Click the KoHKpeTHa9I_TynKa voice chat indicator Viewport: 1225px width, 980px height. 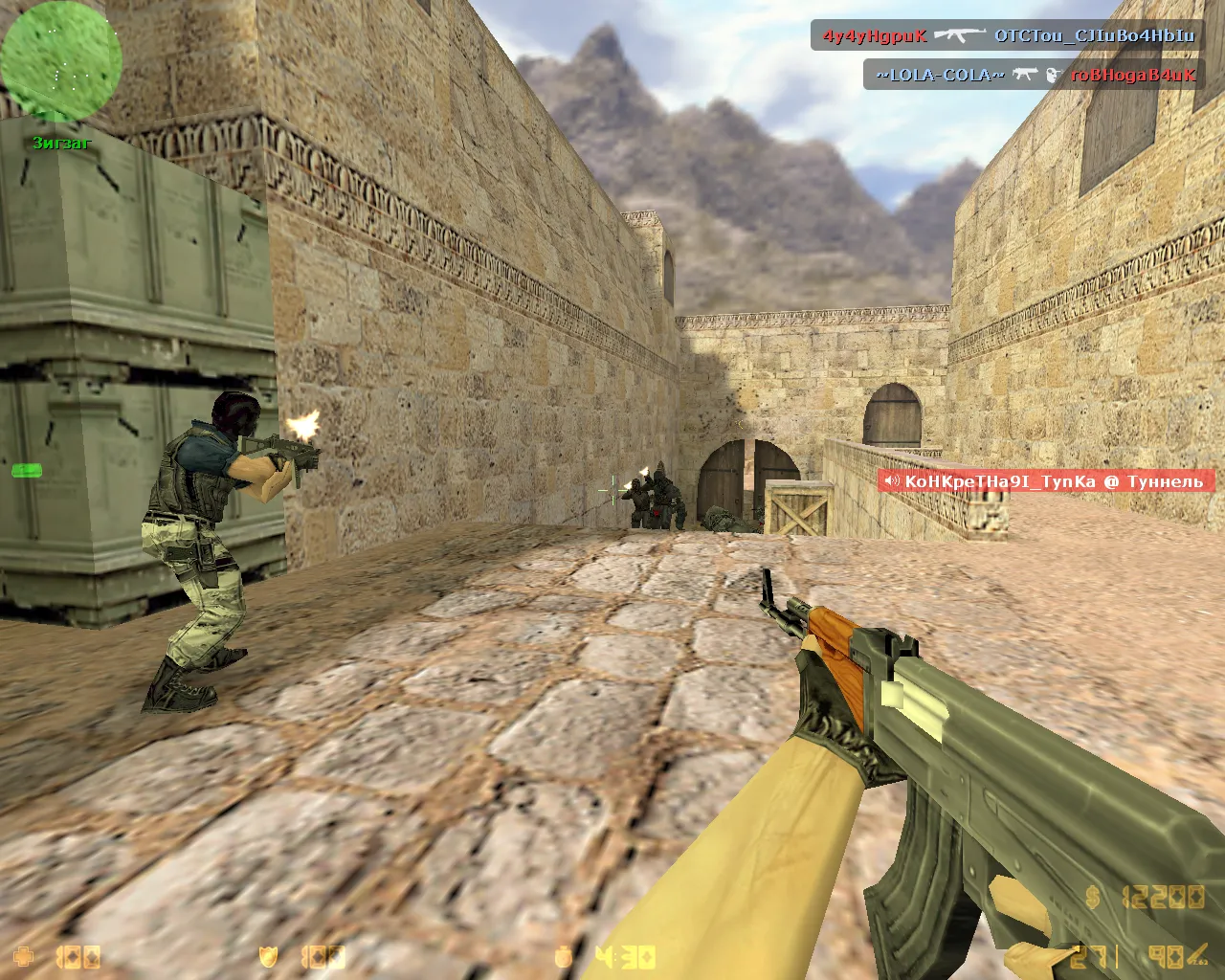[x=1045, y=481]
